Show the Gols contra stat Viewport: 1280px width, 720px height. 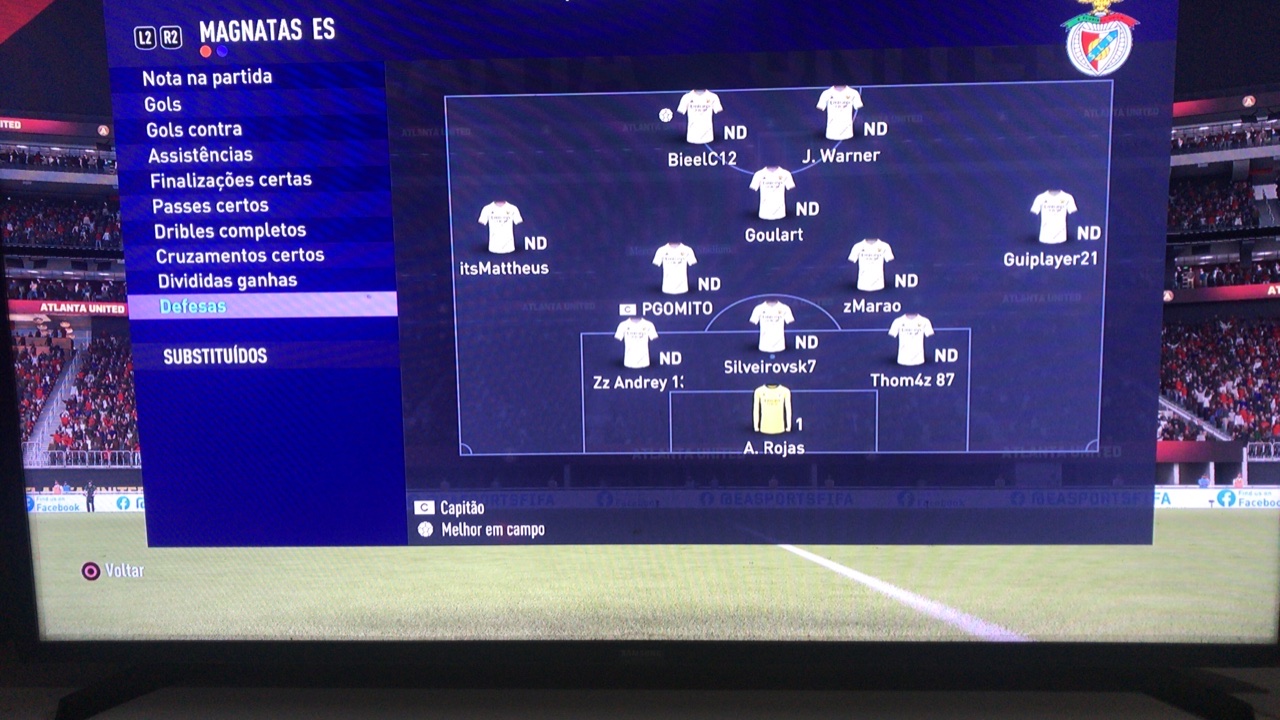pyautogui.click(x=194, y=130)
